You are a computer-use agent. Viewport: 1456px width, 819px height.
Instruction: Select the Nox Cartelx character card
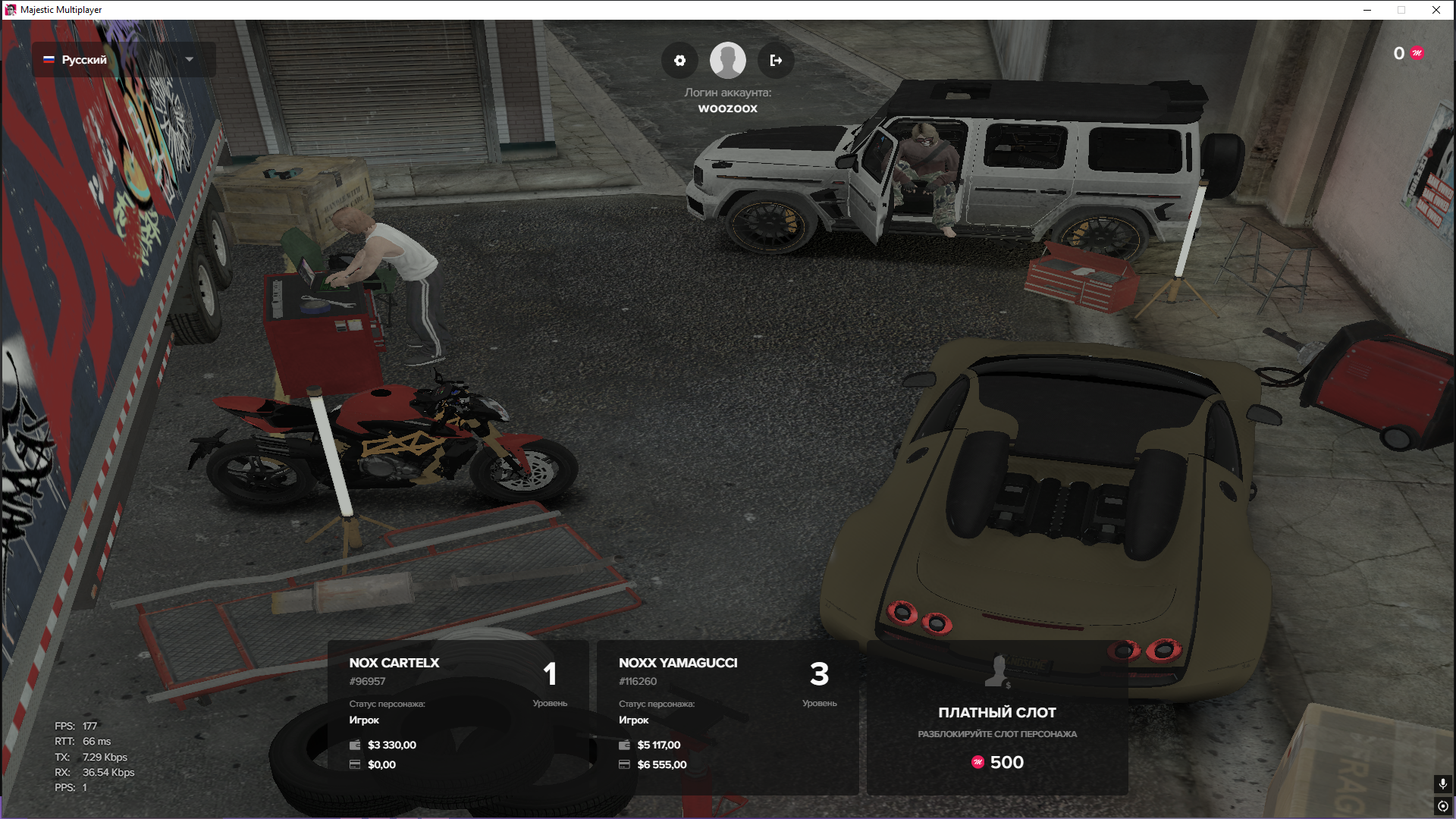[x=458, y=717]
